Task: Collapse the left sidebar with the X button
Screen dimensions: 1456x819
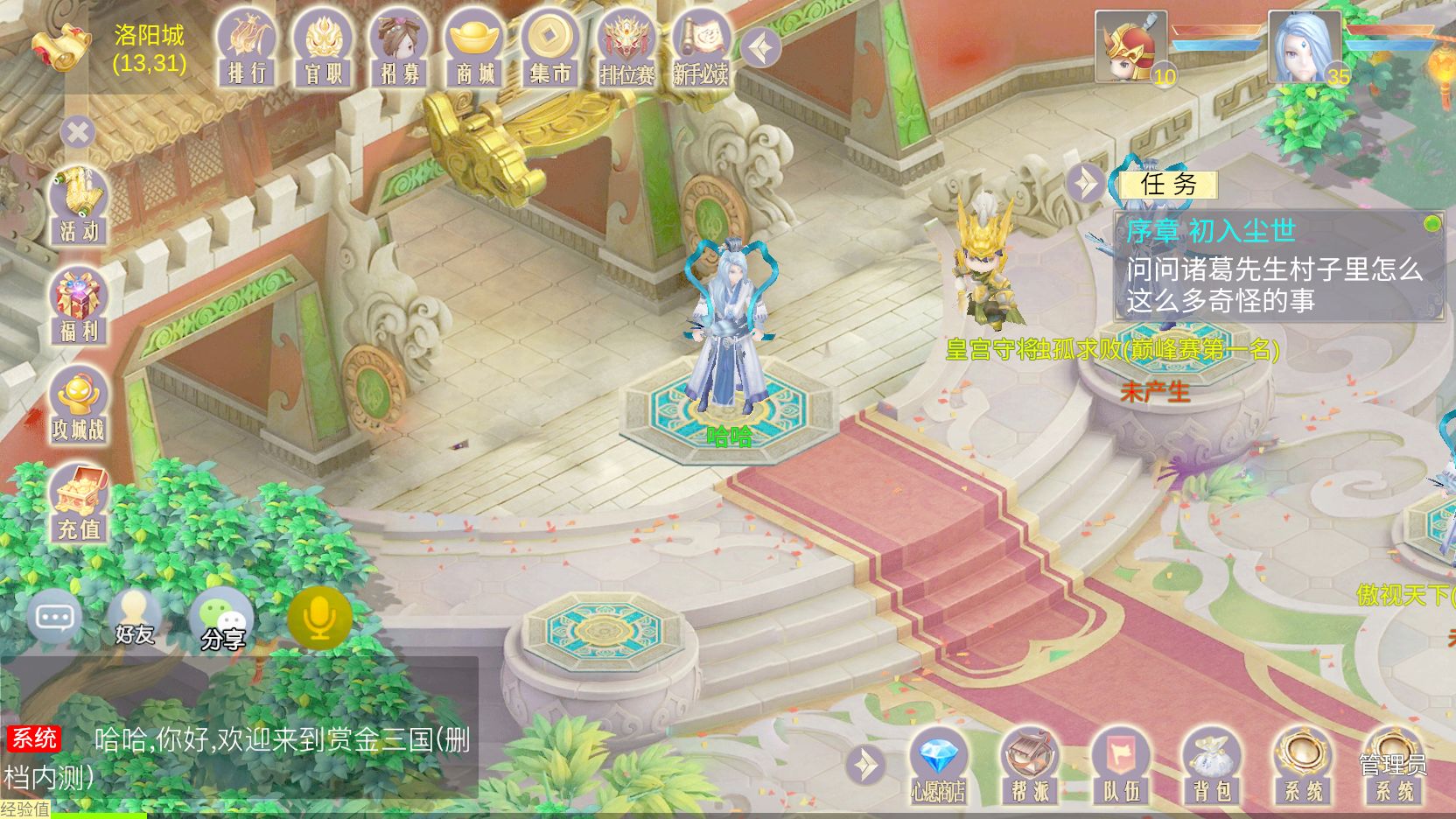Action: pos(78,131)
